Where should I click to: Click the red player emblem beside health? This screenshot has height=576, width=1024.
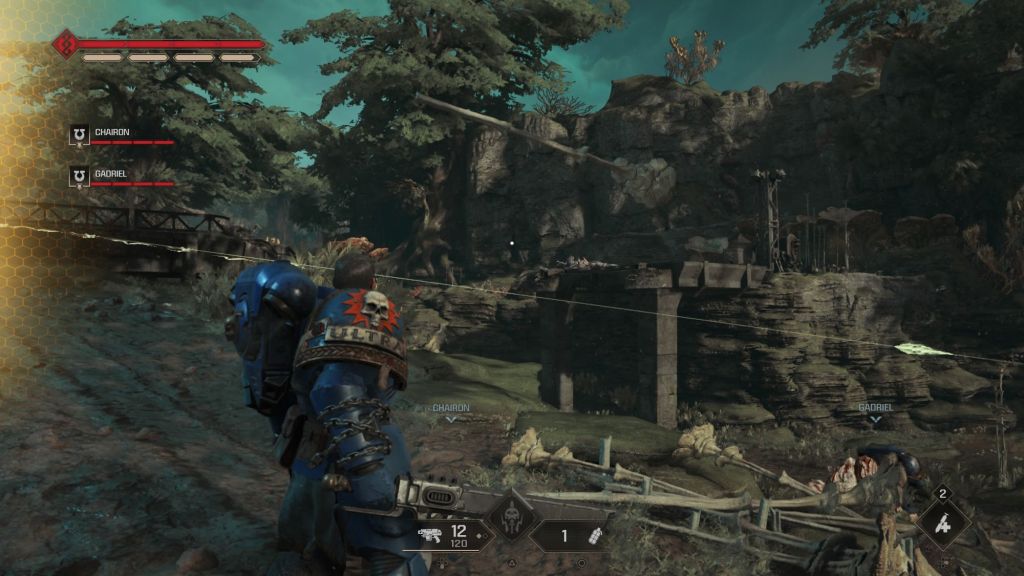coord(67,45)
